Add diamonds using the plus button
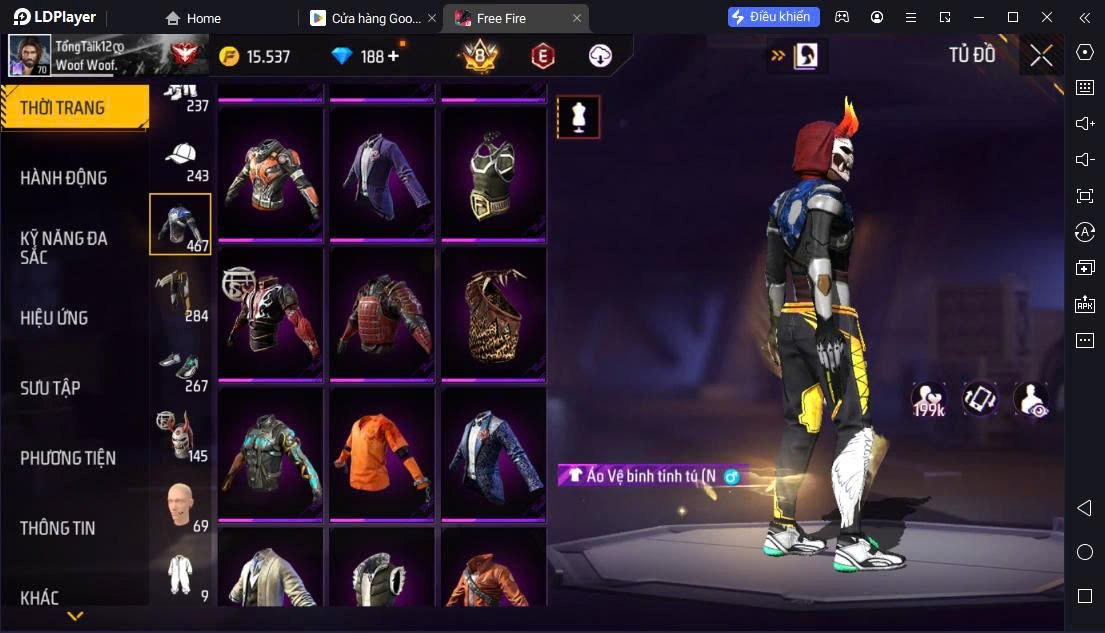The height and width of the screenshot is (633, 1105). (x=393, y=56)
